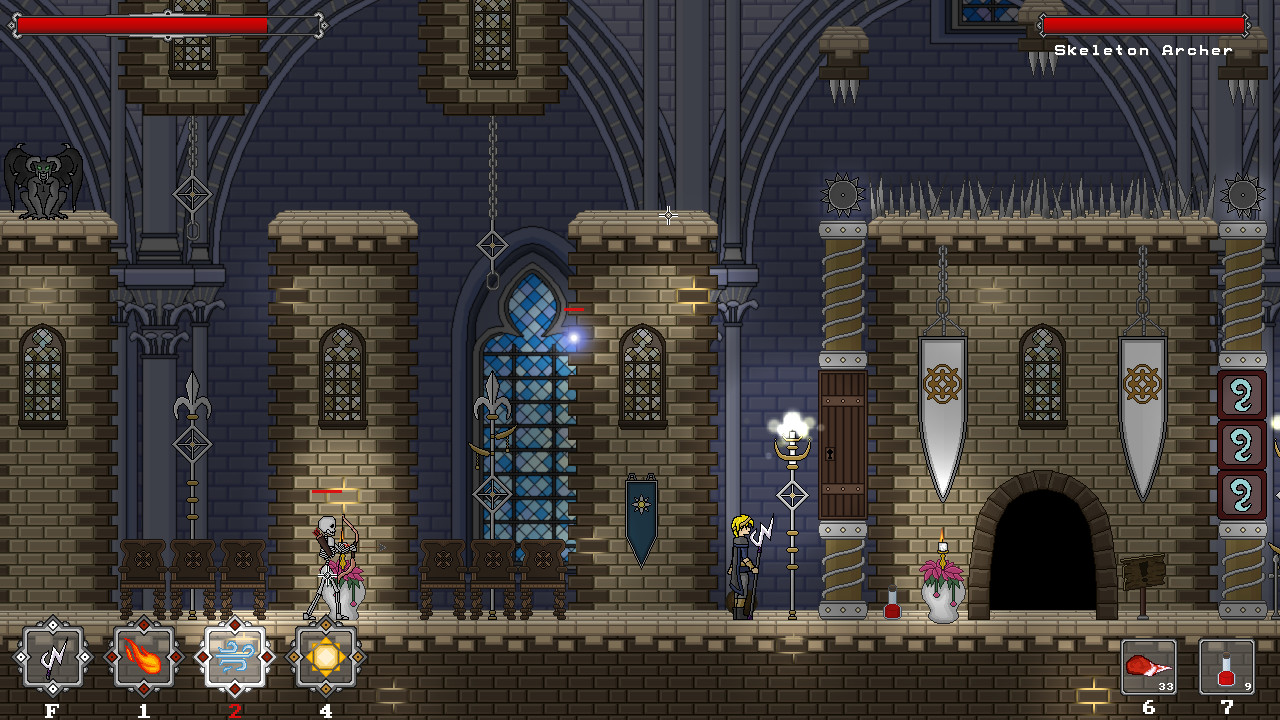Viewport: 1280px width, 720px height.
Task: Click the Skeleton Archer name label
Action: point(1143,47)
